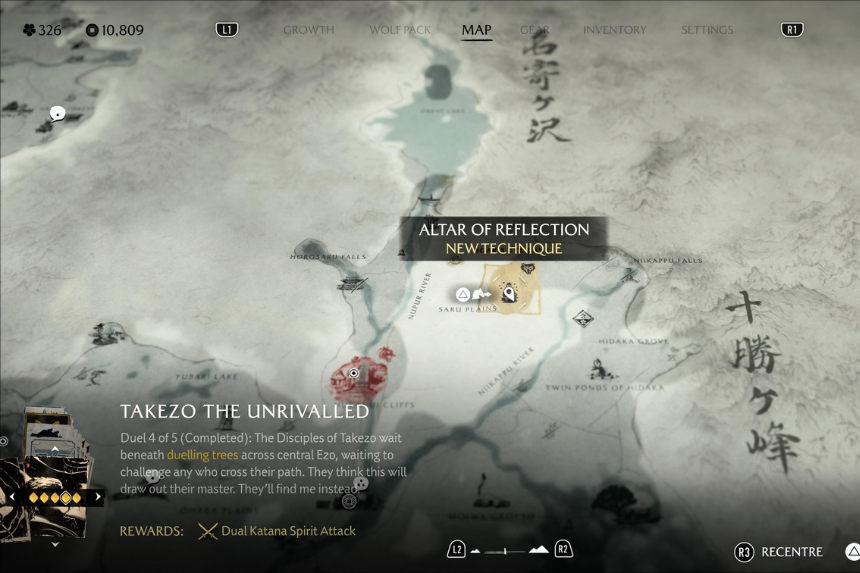Open the Wolf Pack tab

400,30
